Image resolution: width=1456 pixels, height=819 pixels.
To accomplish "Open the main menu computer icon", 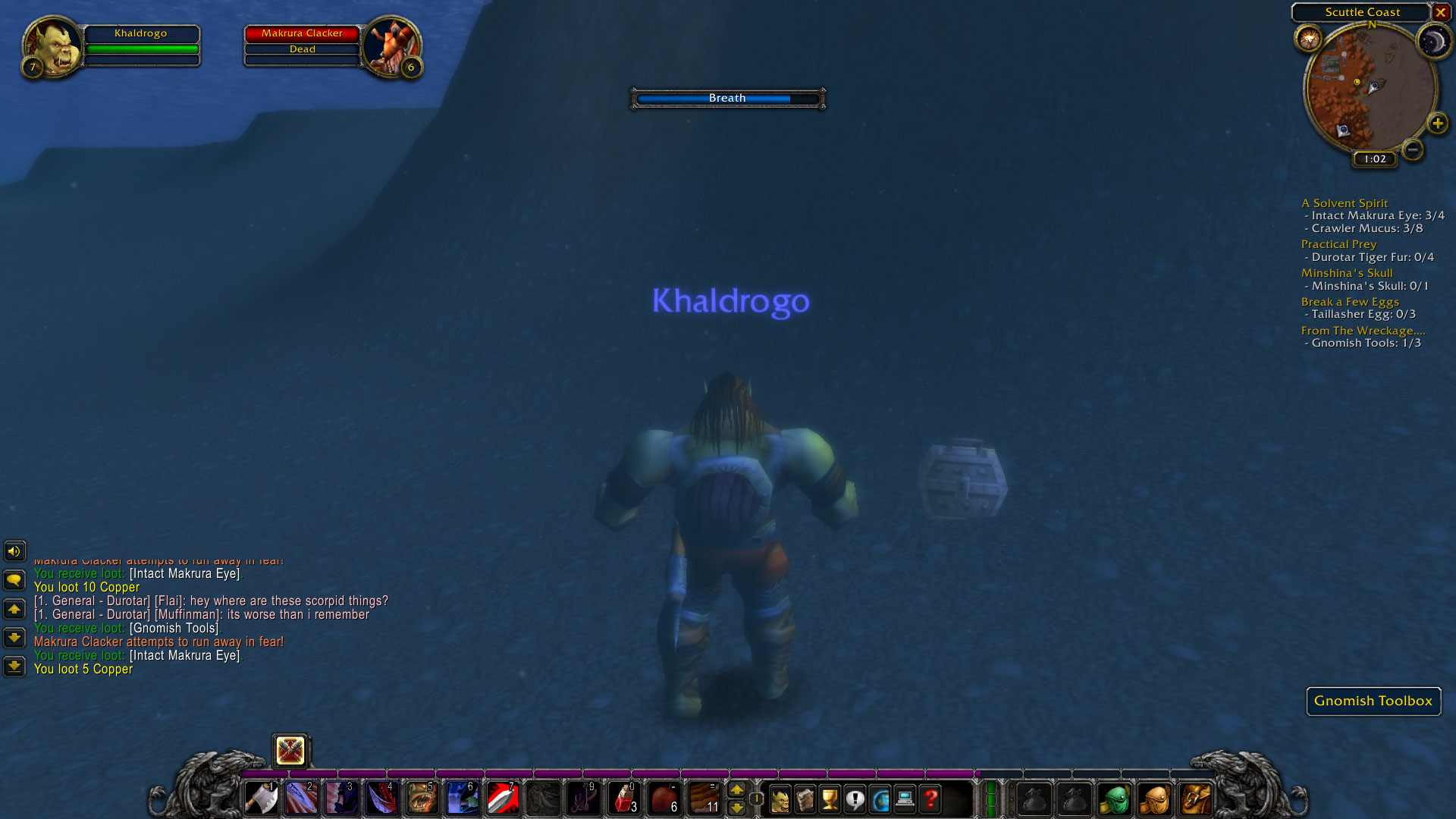I will click(x=905, y=799).
